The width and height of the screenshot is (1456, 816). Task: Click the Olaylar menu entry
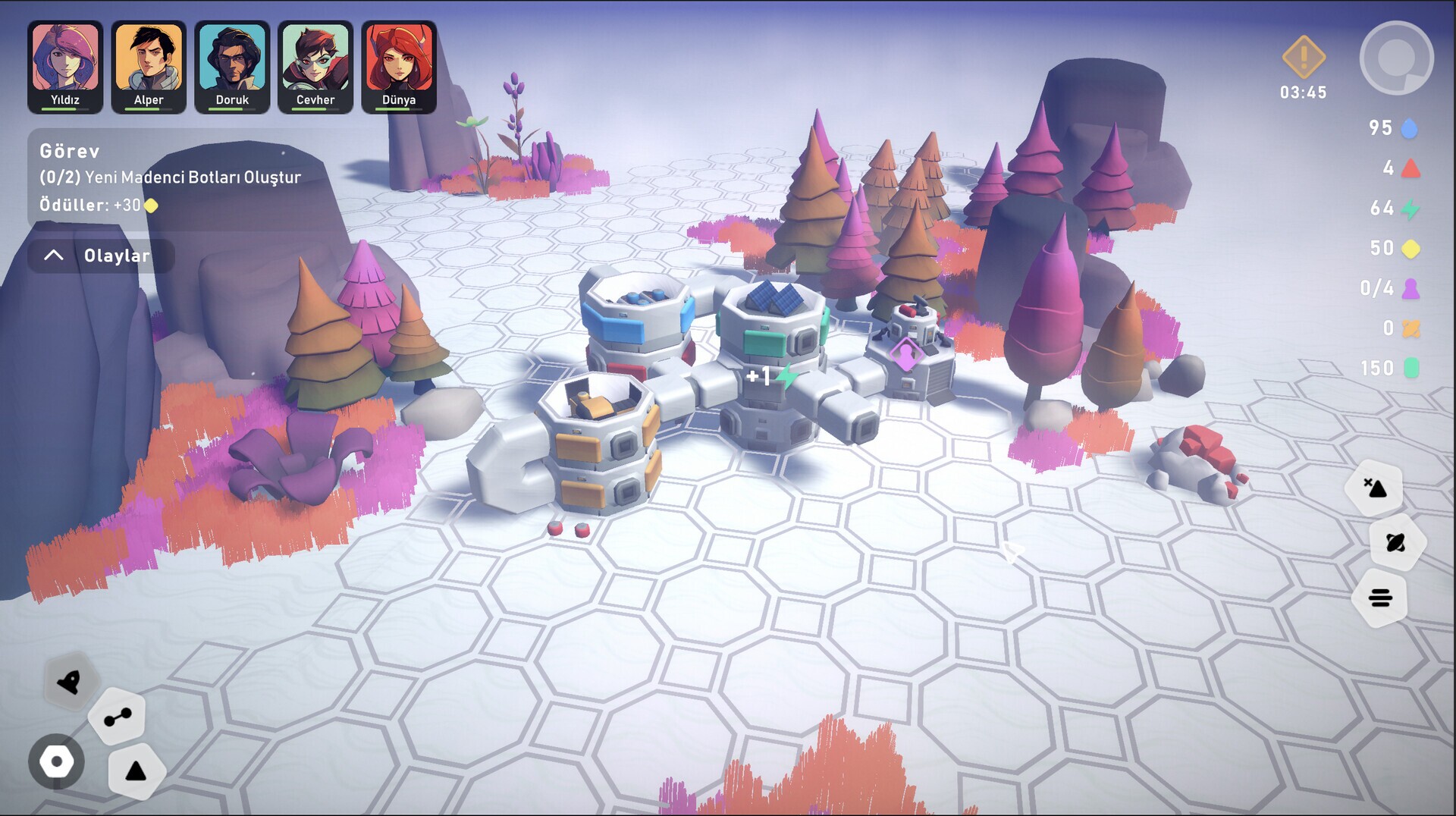click(118, 255)
